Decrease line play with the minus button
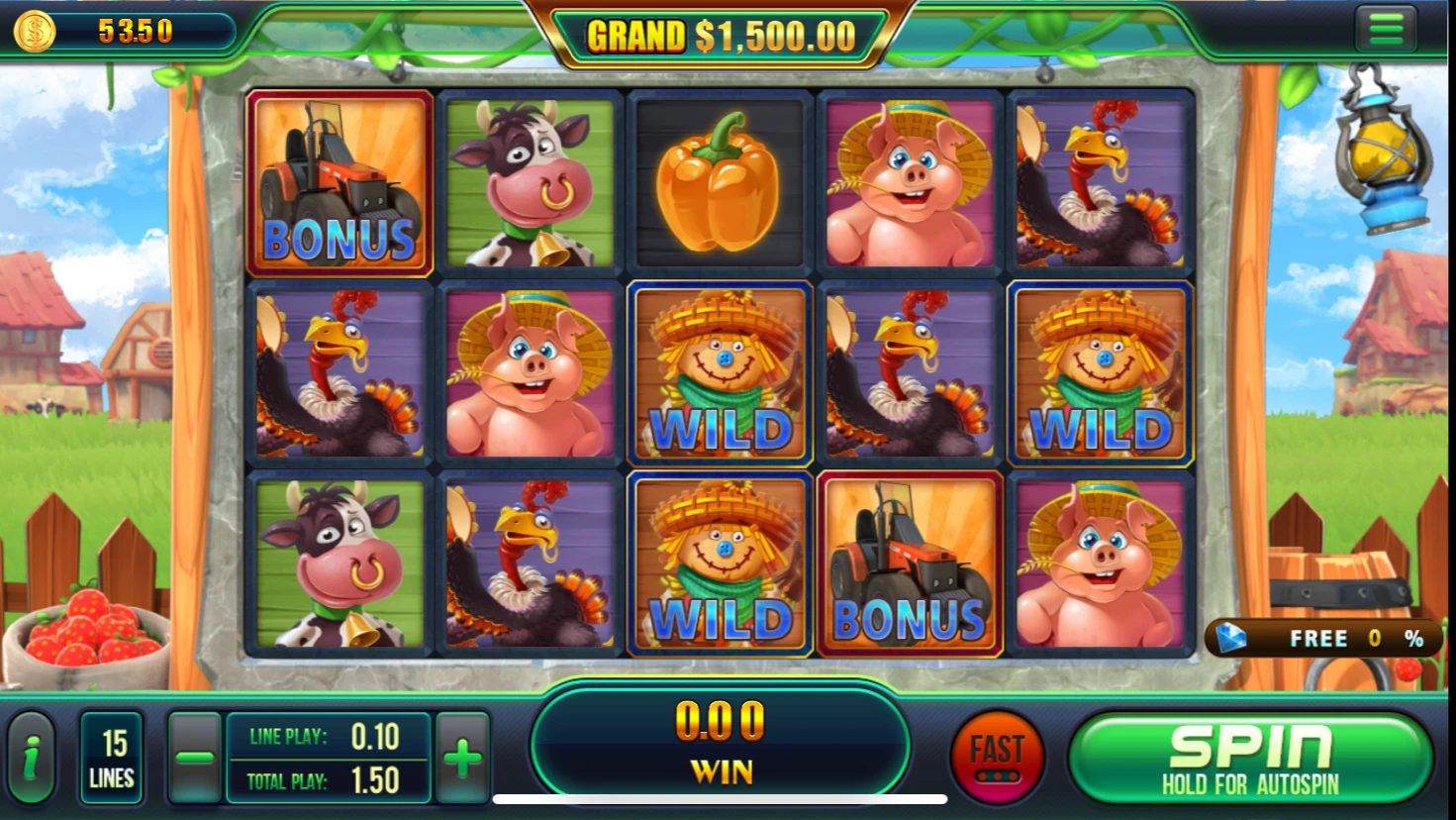 [194, 759]
